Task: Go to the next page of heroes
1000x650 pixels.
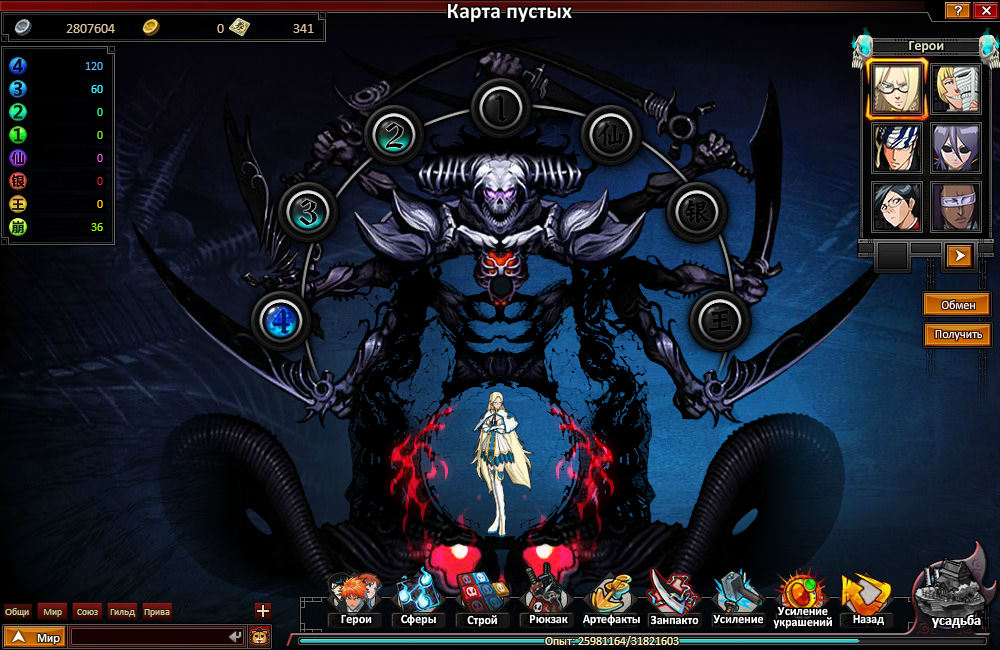Action: click(x=958, y=256)
